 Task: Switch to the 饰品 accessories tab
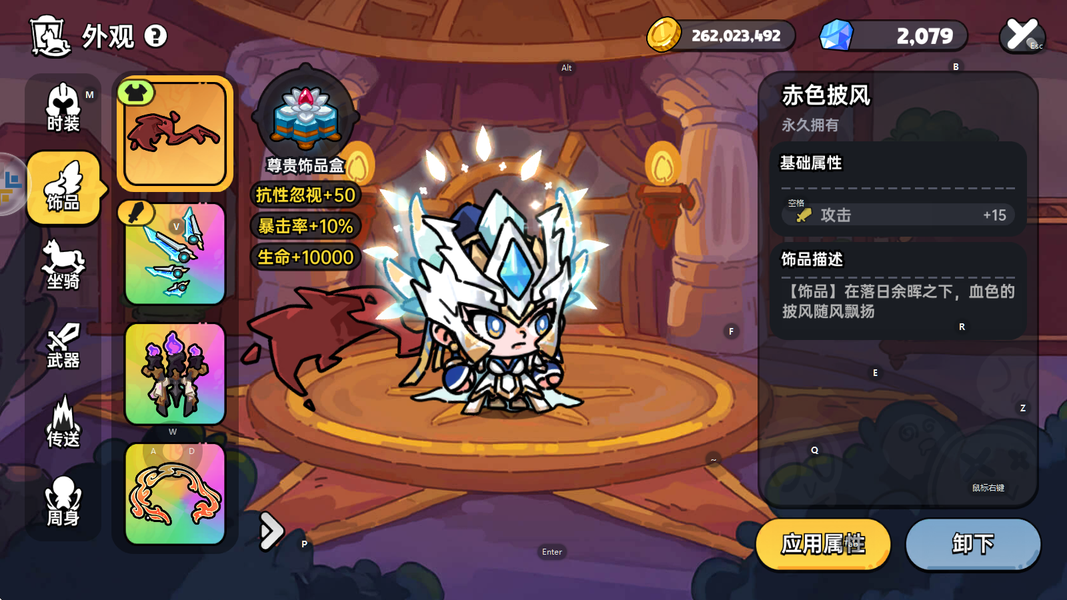point(63,187)
